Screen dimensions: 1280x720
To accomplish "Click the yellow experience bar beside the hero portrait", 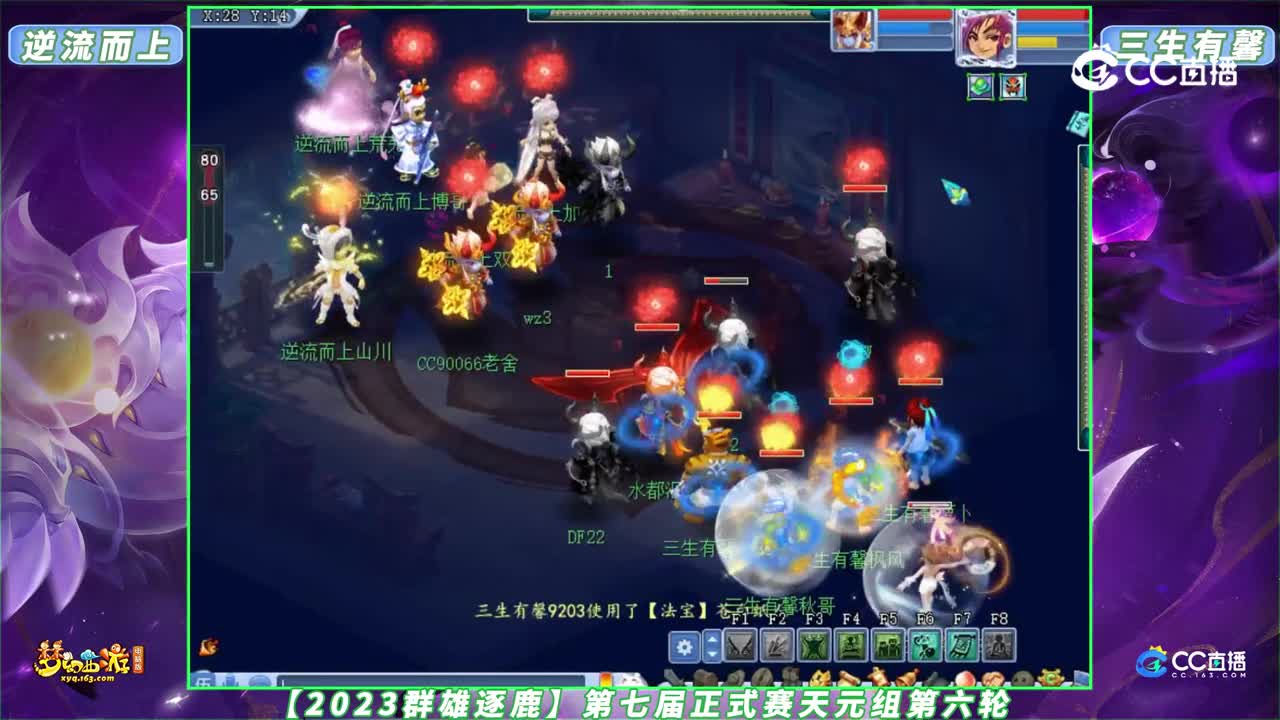I will [x=1037, y=41].
